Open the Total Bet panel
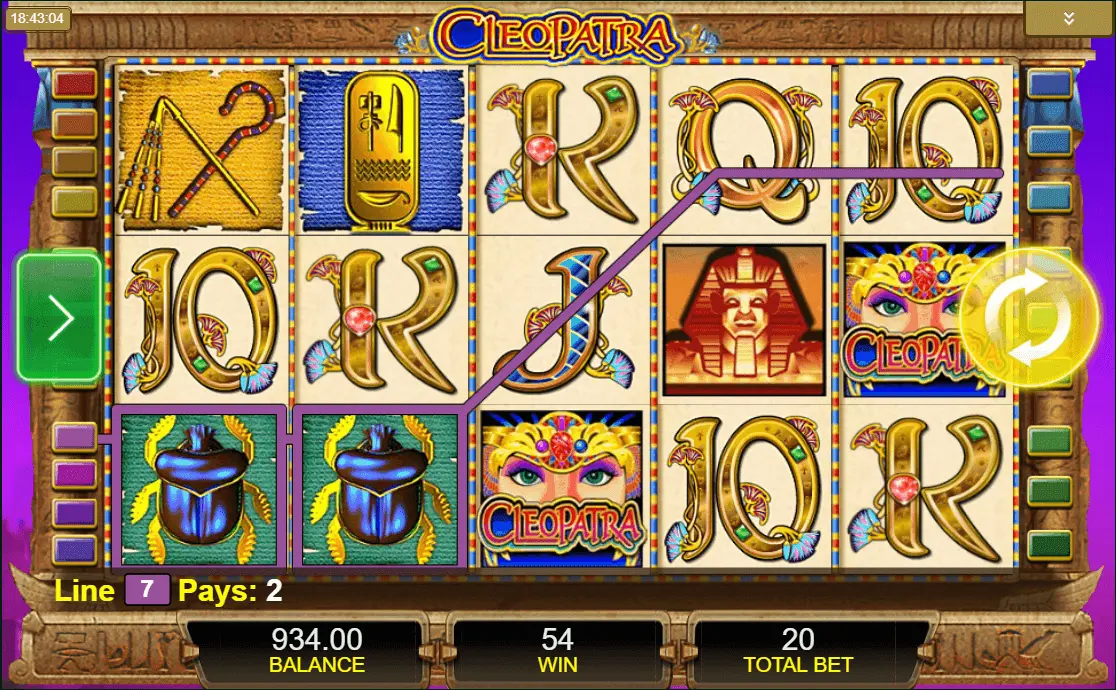1116x690 pixels. point(797,650)
